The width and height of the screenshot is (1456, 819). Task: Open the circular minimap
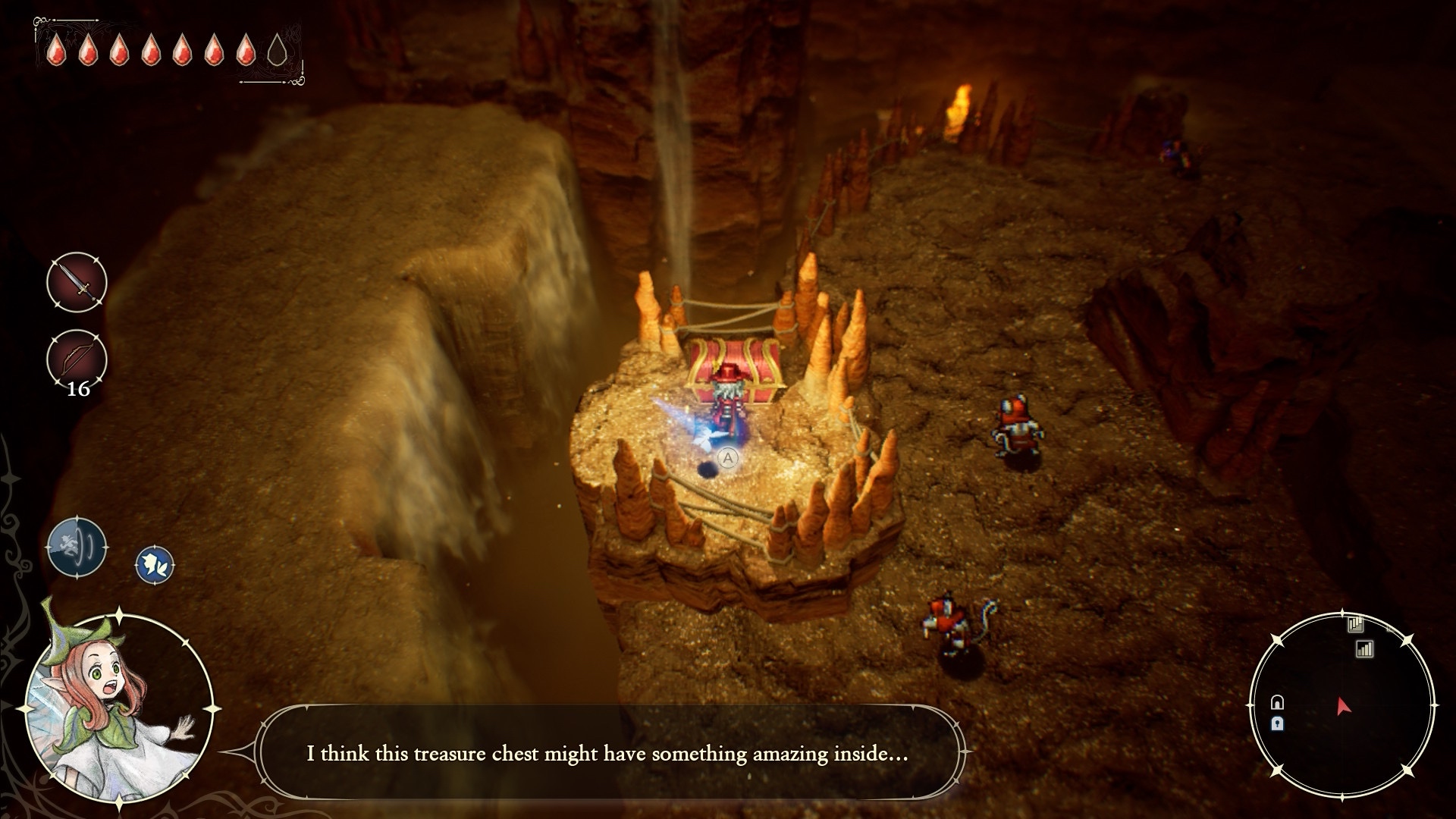pyautogui.click(x=1341, y=705)
